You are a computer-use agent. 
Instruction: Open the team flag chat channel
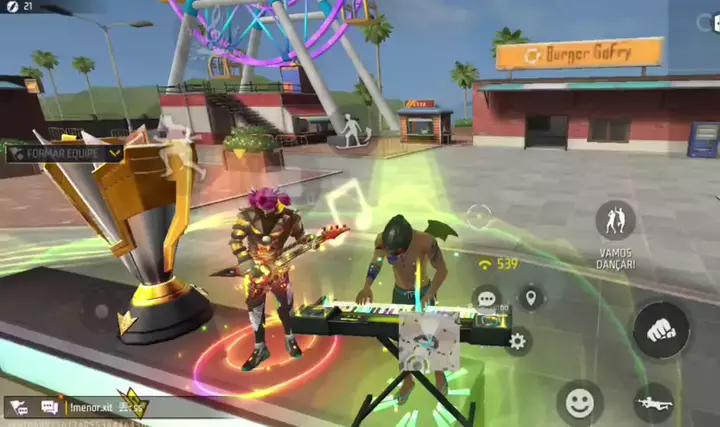pos(19,407)
